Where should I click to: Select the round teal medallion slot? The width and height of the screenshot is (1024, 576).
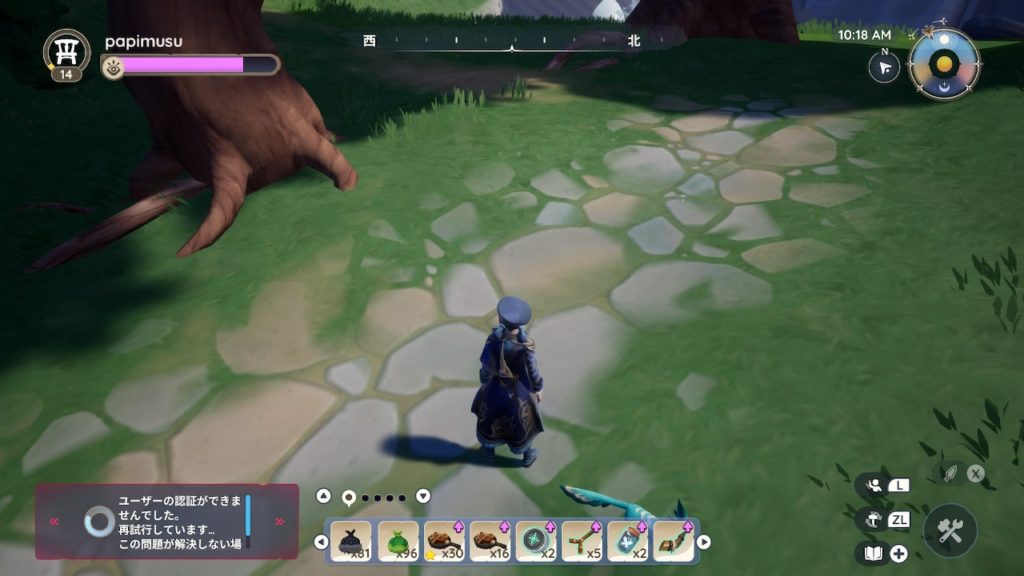click(535, 541)
